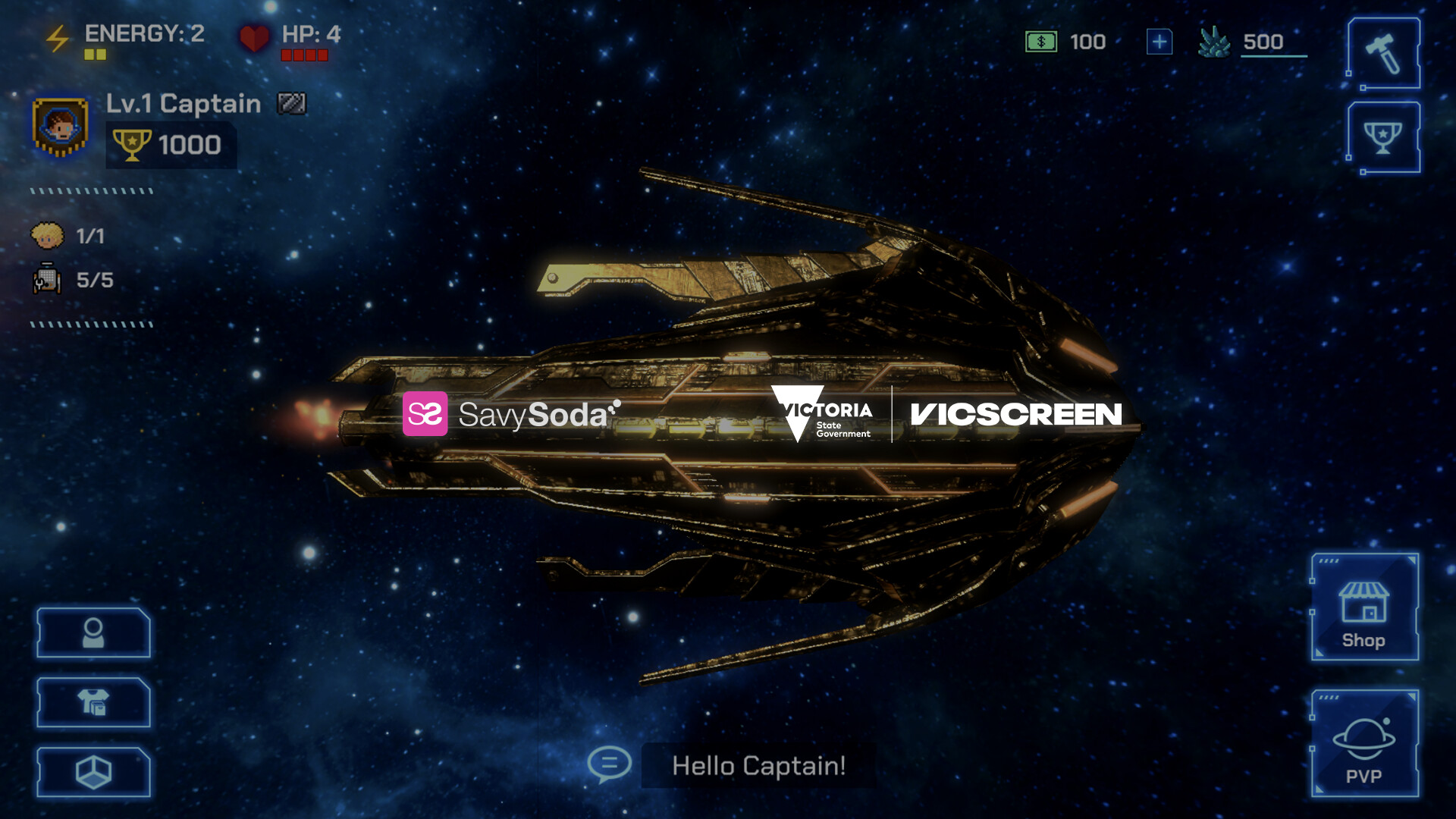The width and height of the screenshot is (1456, 819).
Task: Open inventory via the cube icon
Action: [93, 771]
